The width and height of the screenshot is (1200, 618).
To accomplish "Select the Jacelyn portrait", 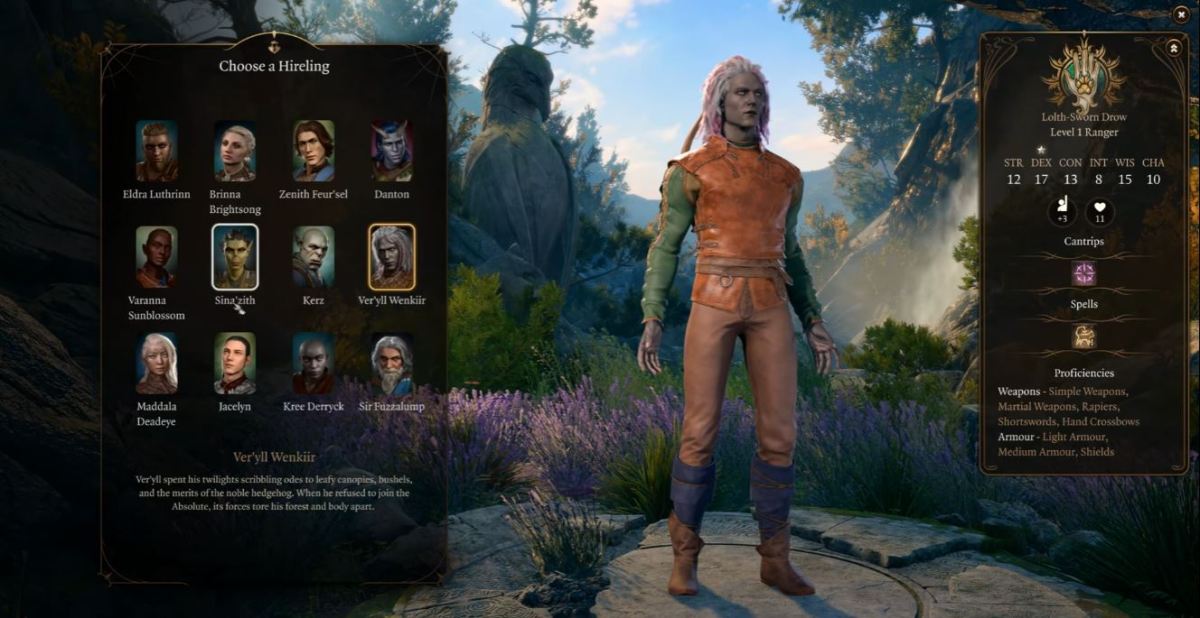I will [235, 363].
